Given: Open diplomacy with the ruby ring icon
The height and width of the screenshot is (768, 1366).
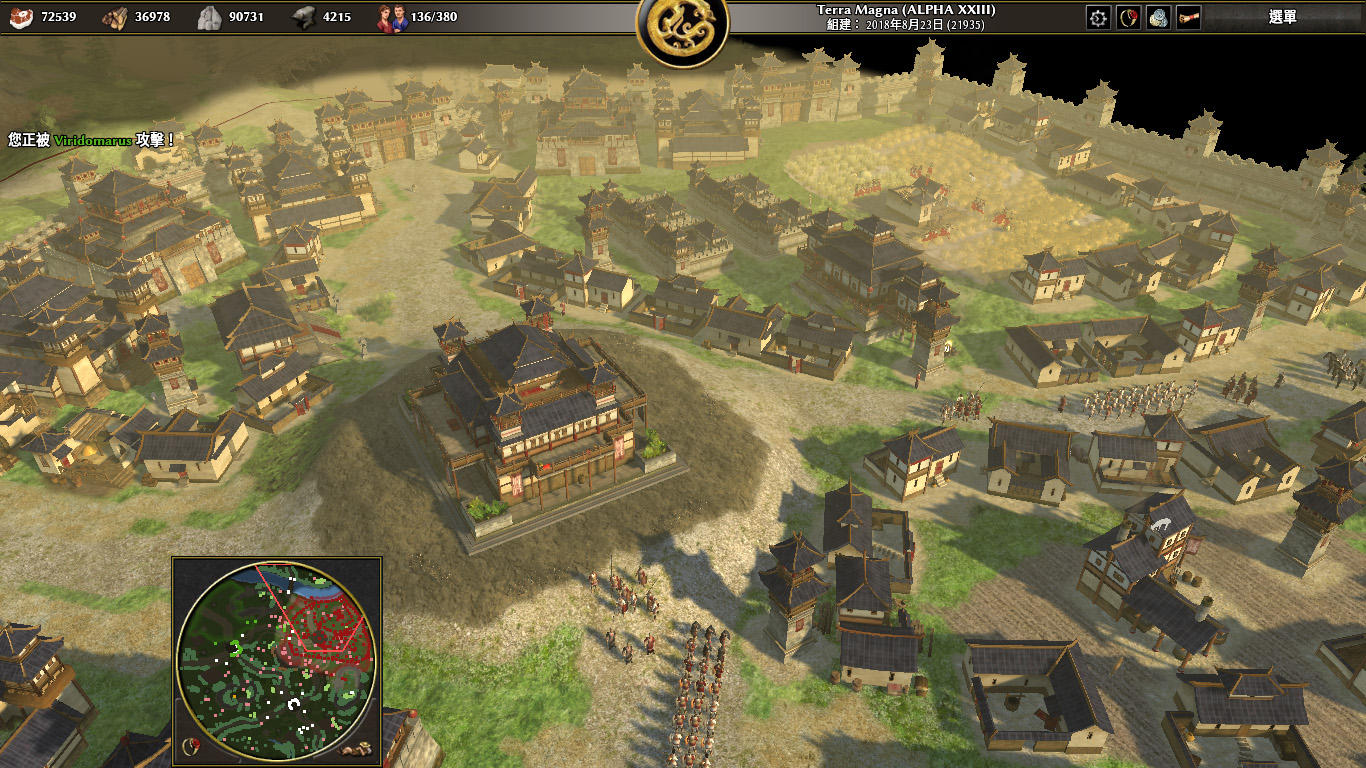Looking at the screenshot, I should point(1128,17).
